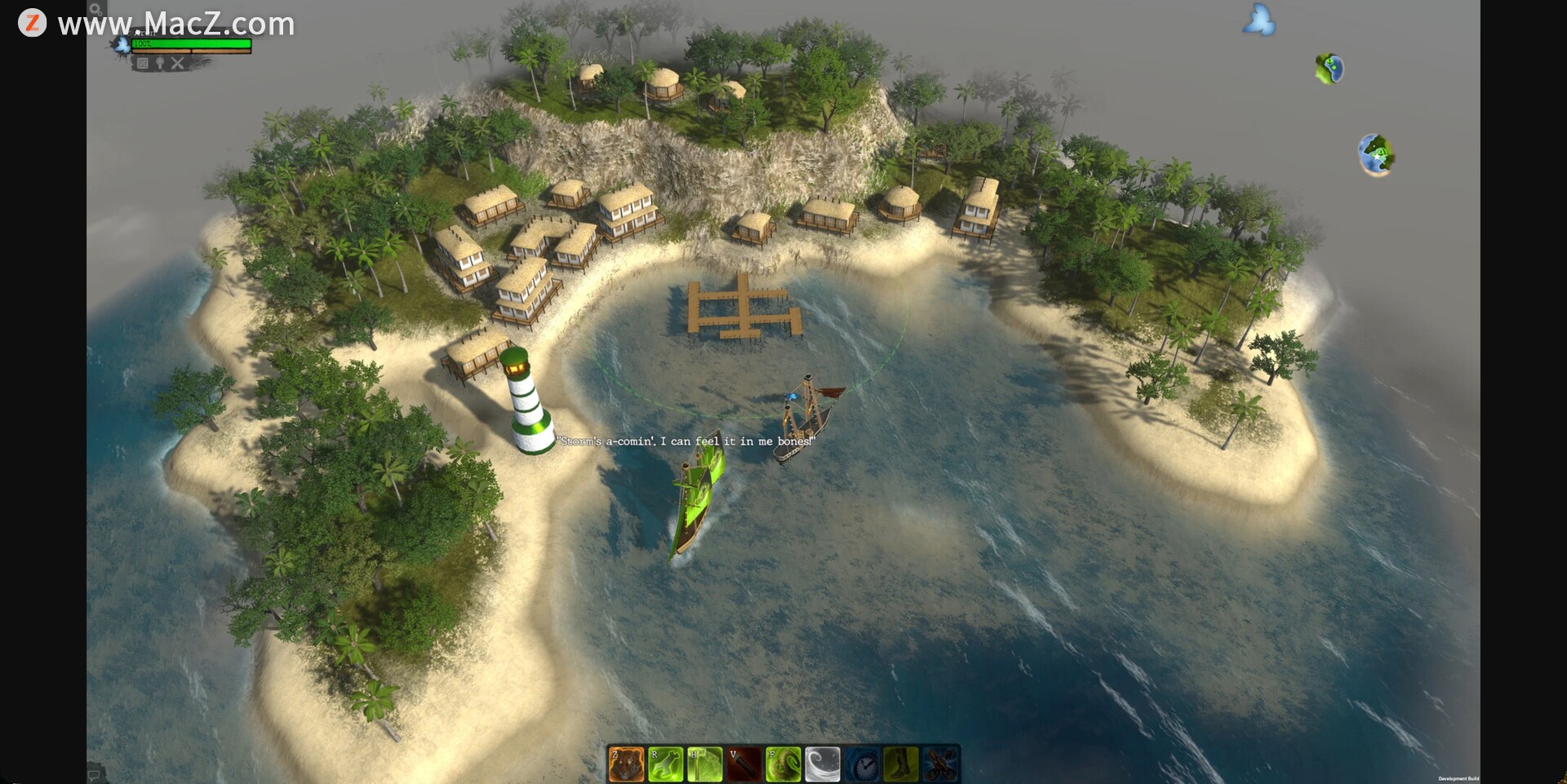This screenshot has width=1567, height=784.
Task: Use the green wrench repair ability
Action: [665, 765]
